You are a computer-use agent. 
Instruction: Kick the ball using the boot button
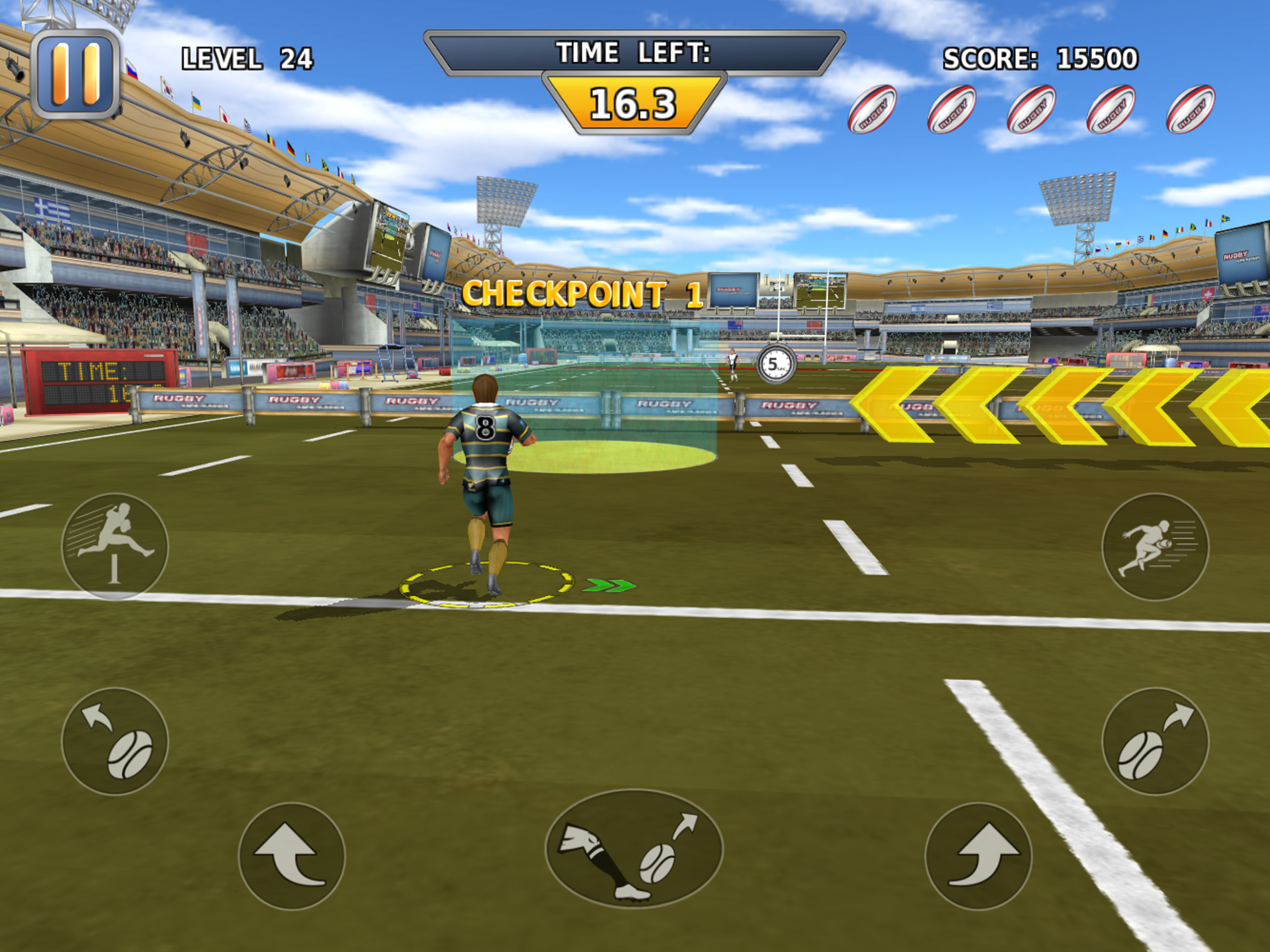coord(634,849)
